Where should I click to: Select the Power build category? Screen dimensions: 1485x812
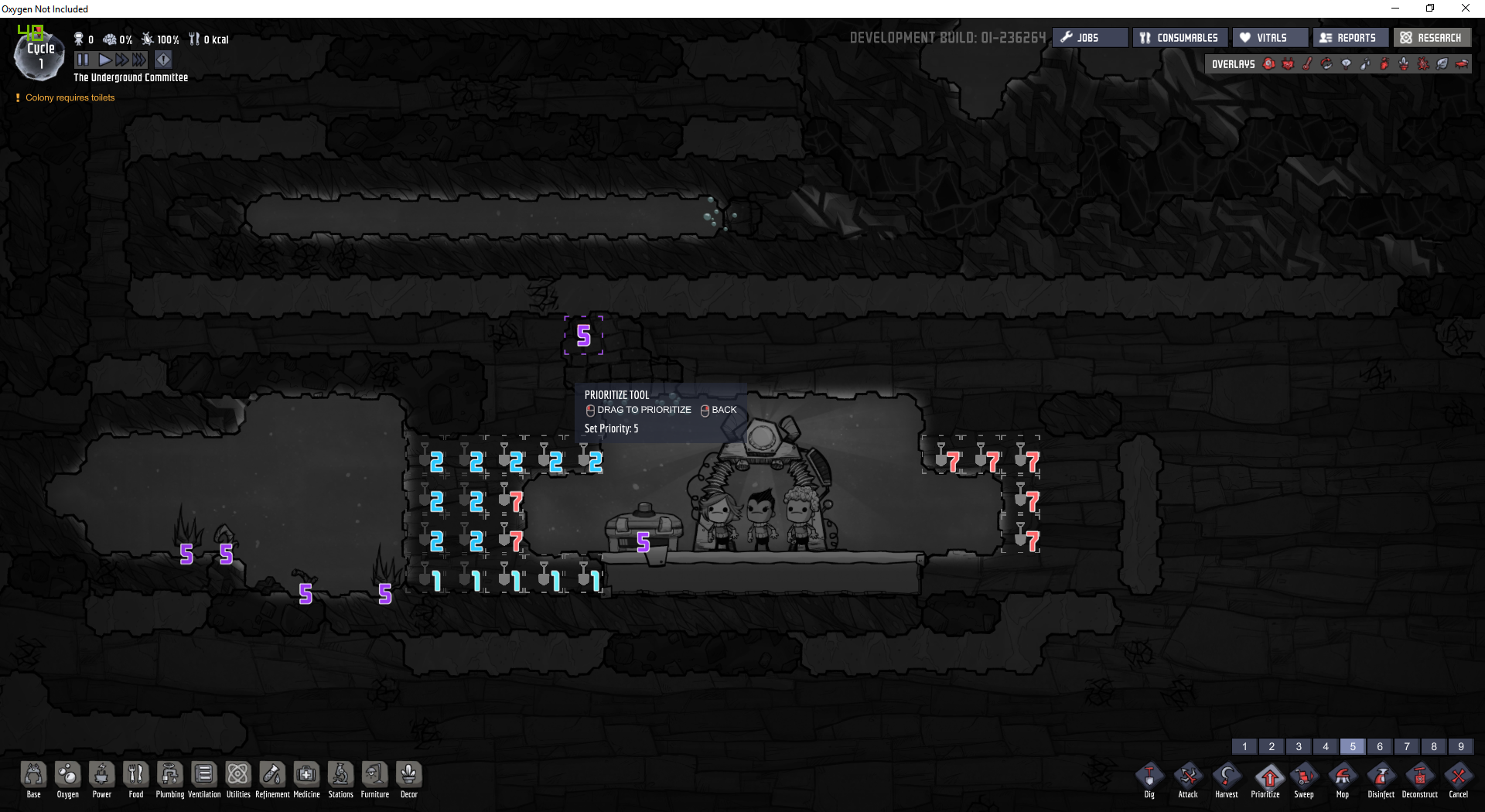pos(102,778)
